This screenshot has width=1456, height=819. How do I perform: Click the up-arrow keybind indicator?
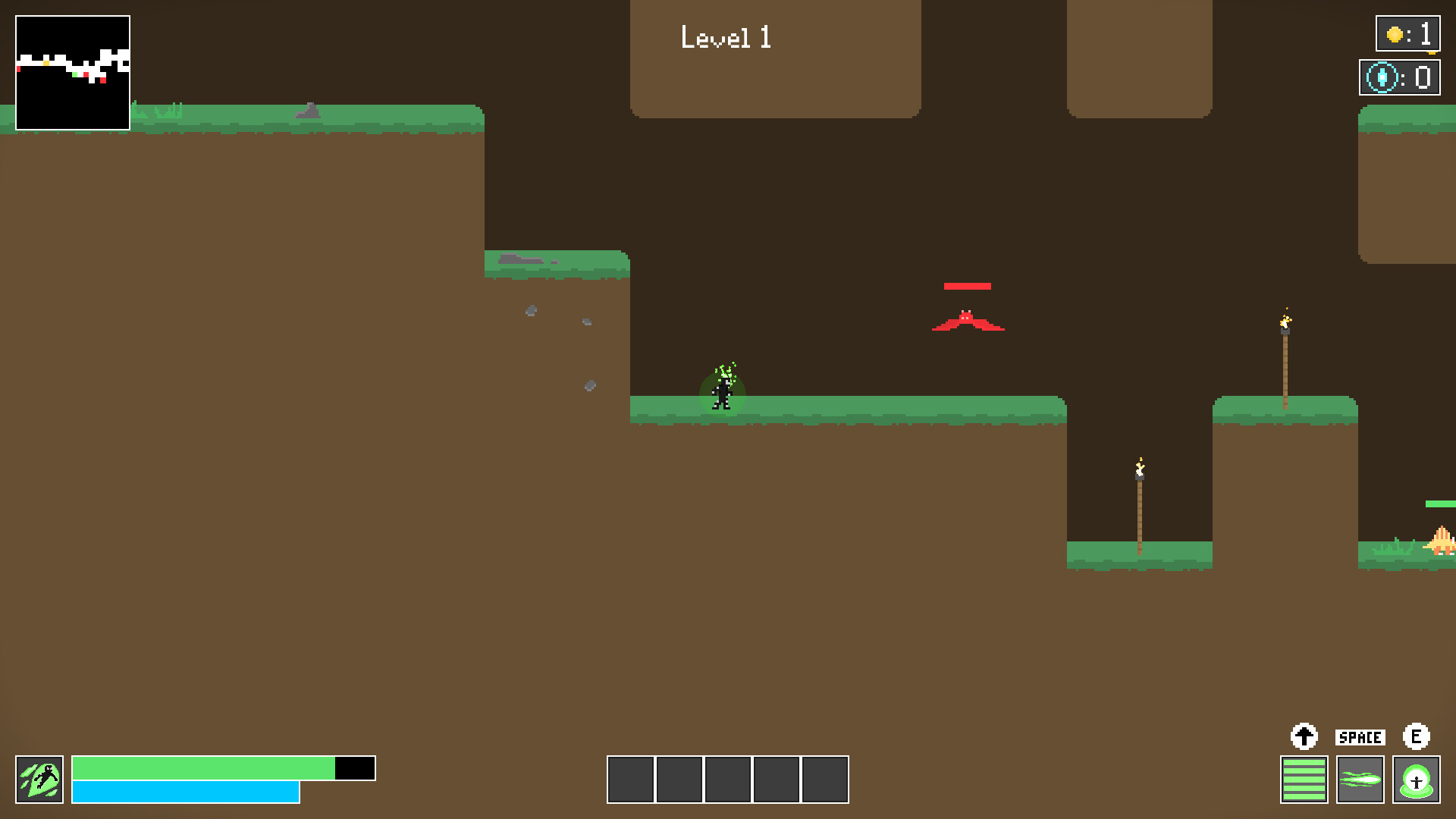[x=1304, y=735]
